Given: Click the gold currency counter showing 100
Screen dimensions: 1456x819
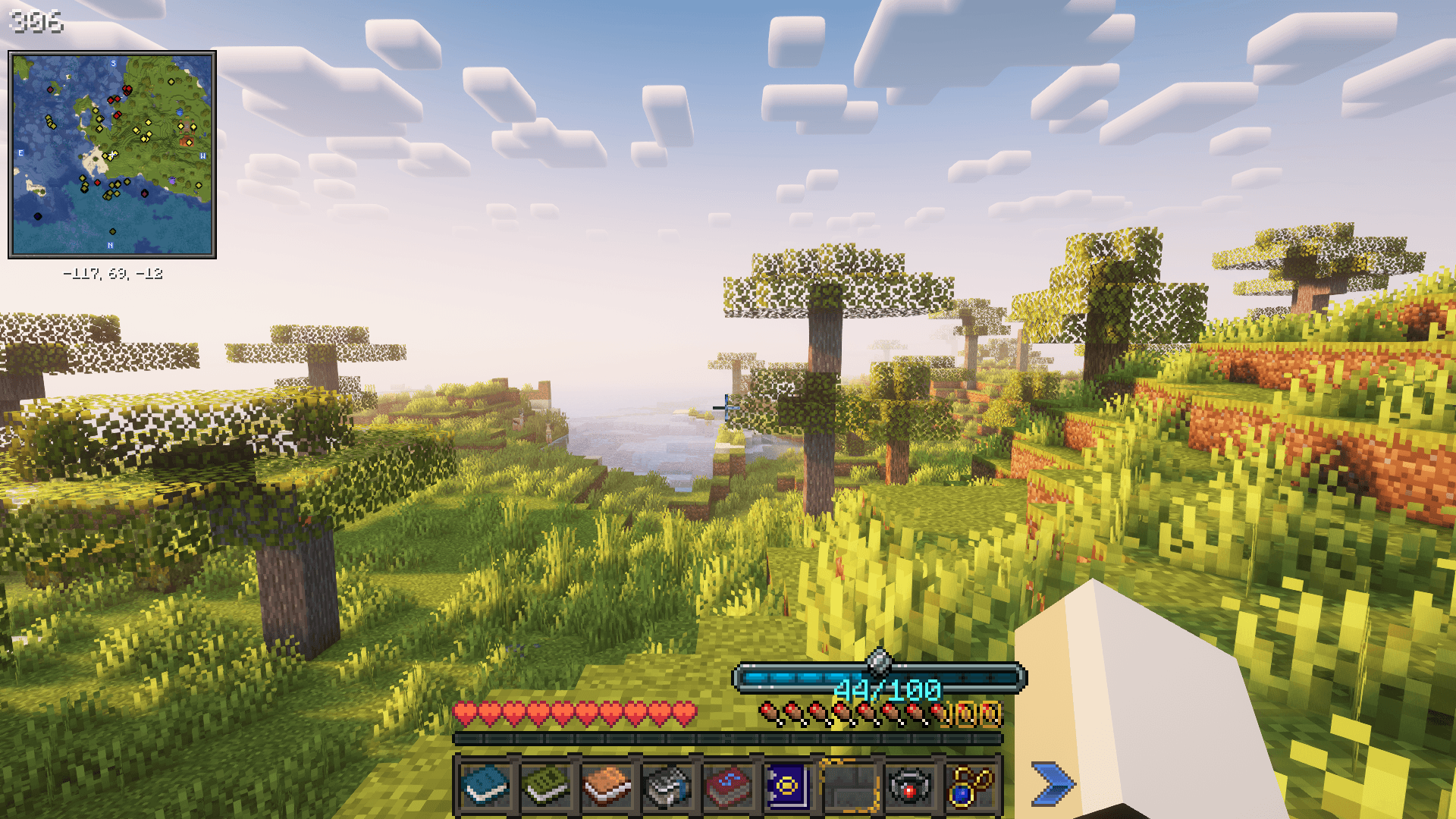Looking at the screenshot, I should (x=976, y=714).
